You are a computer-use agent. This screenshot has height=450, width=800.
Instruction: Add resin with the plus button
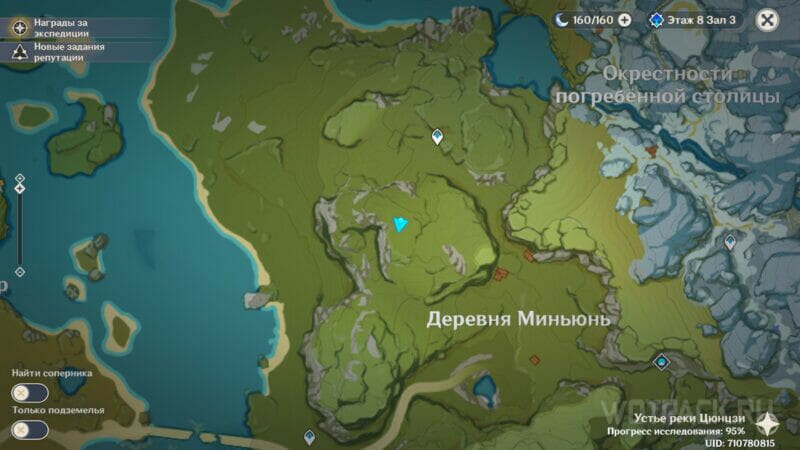click(x=625, y=19)
